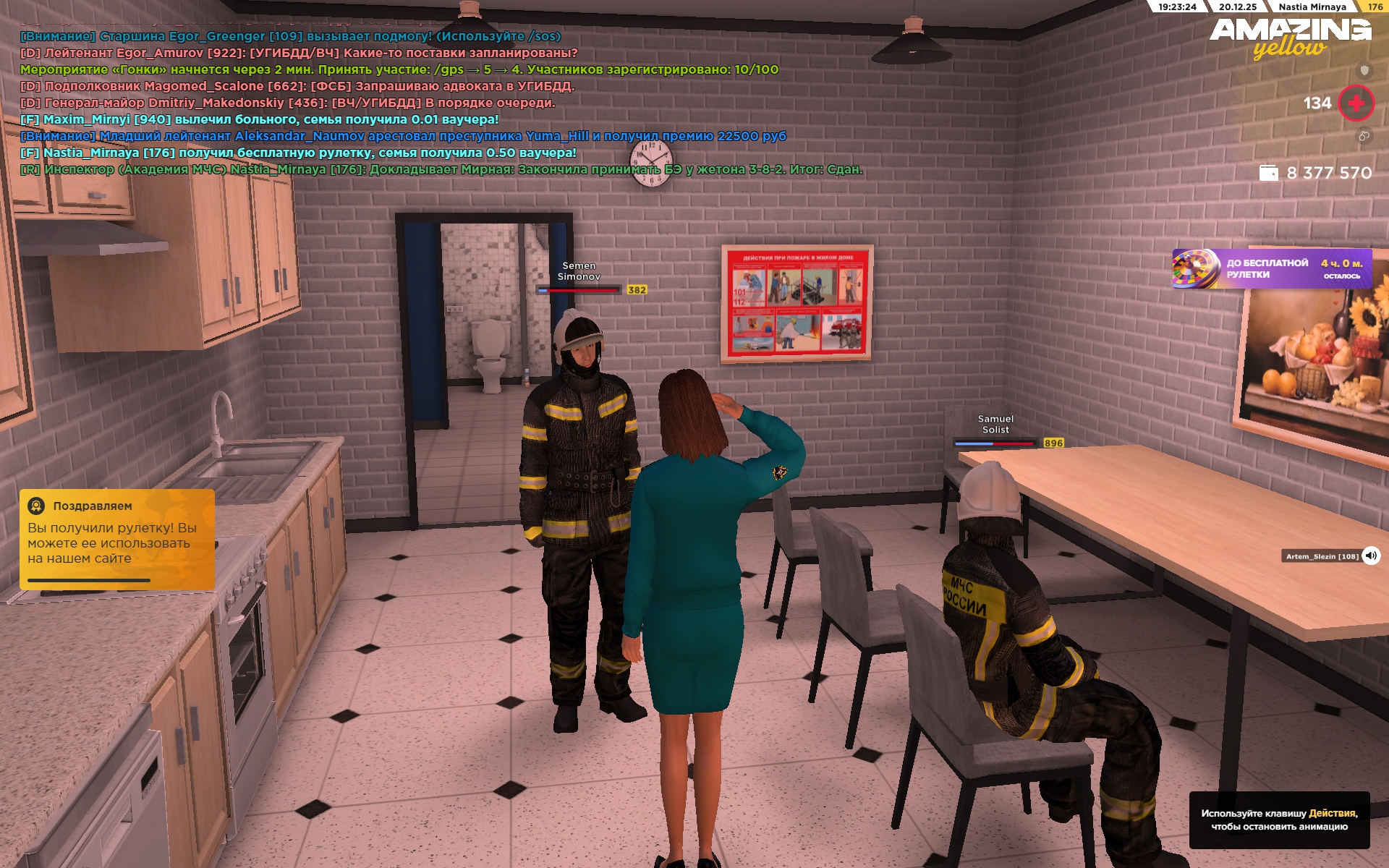Click the player name Nastia Mirnaya tab

click(x=1312, y=7)
